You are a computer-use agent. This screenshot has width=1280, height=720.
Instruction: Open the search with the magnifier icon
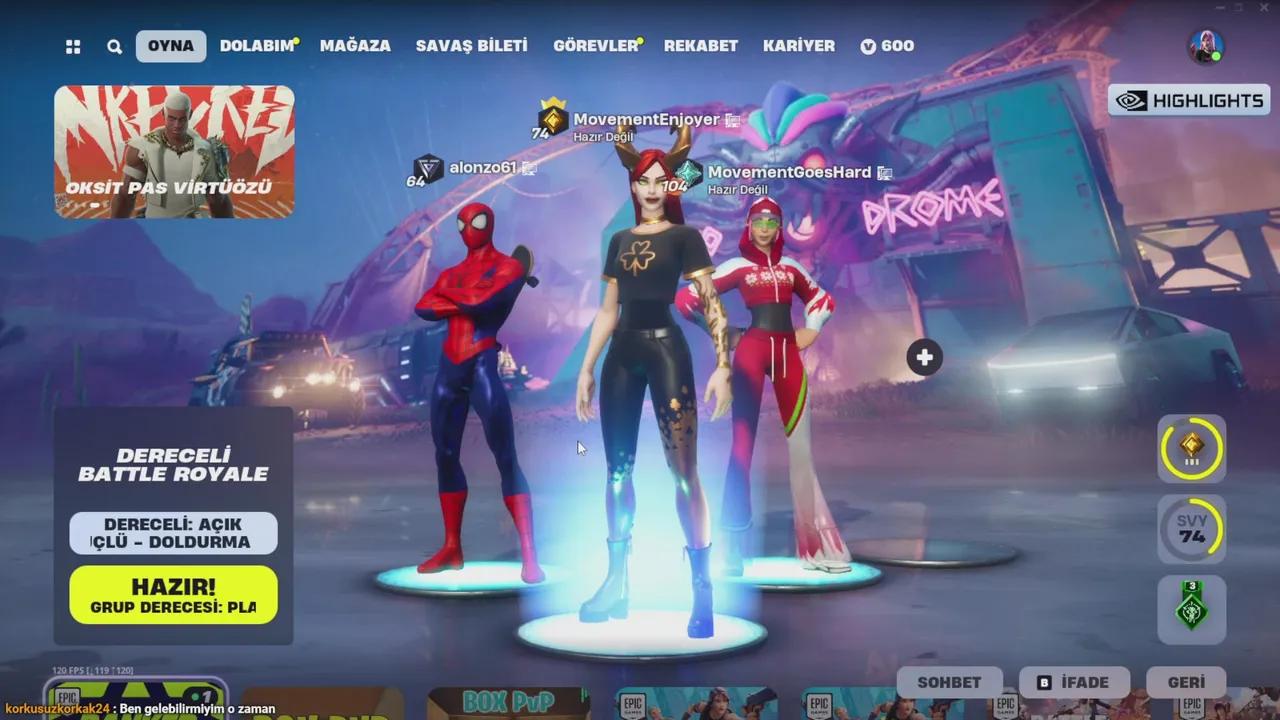[114, 46]
